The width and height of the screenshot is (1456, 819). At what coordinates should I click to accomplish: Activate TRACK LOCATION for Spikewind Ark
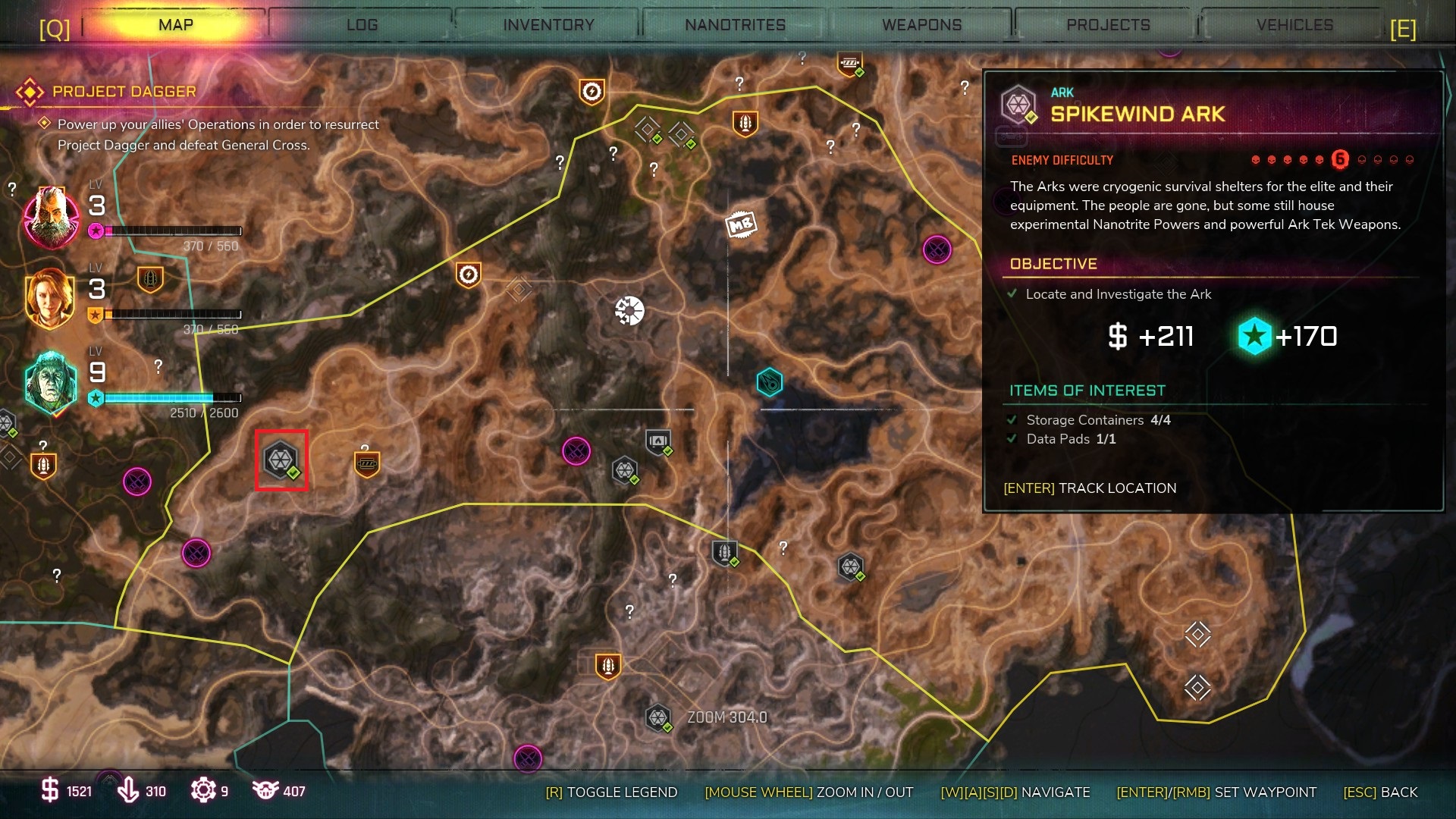tap(1090, 488)
